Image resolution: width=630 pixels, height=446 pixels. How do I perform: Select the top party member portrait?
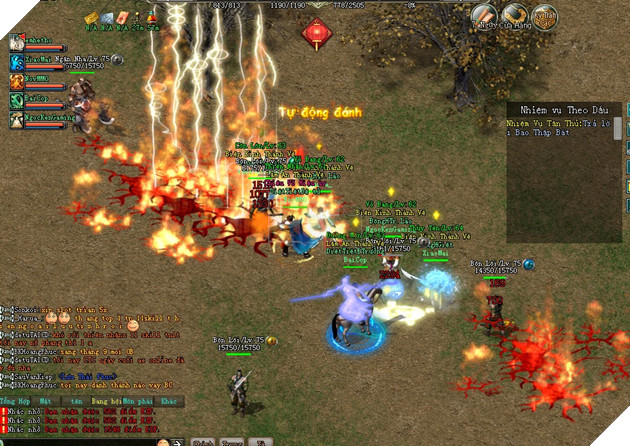click(17, 43)
